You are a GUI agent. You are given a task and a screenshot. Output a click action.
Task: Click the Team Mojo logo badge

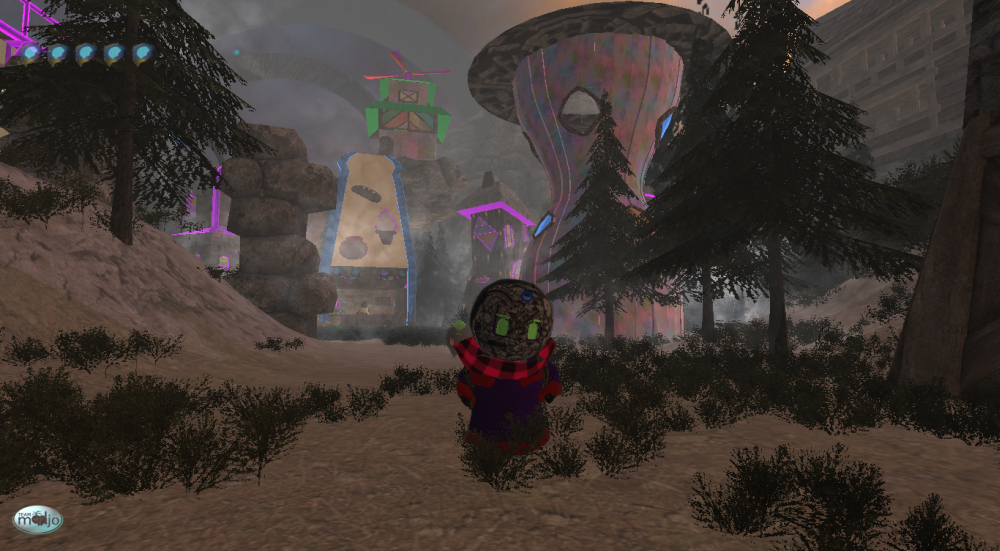[x=38, y=519]
